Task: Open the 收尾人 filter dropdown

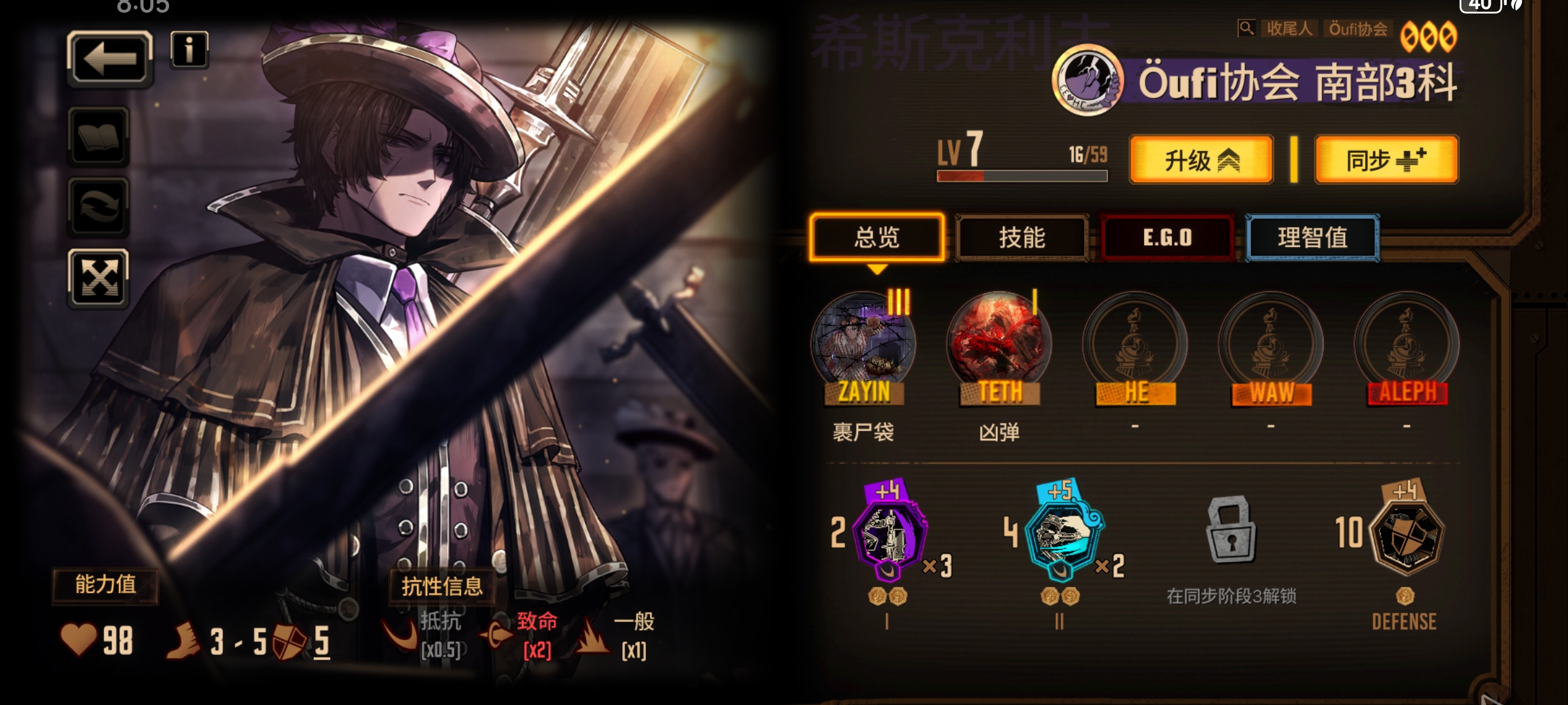Action: pyautogui.click(x=1290, y=28)
